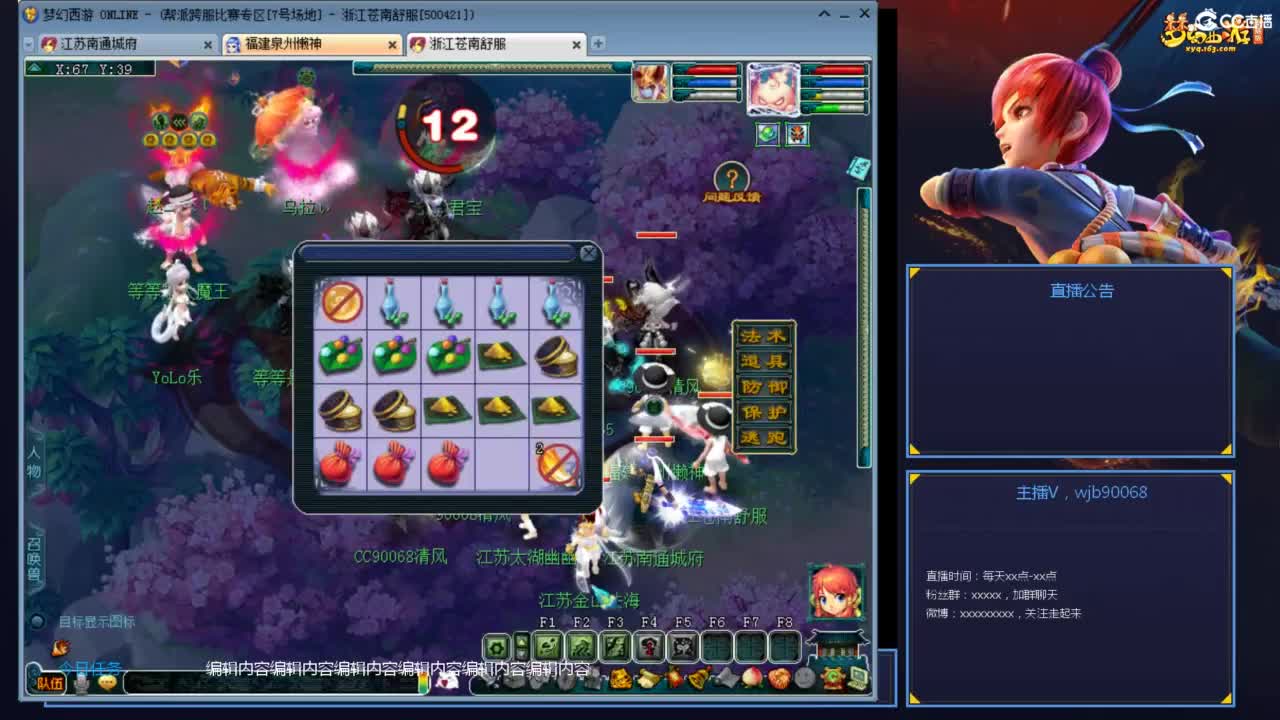Click the peach item icon on the toolbar
The image size is (1280, 720).
[x=753, y=679]
